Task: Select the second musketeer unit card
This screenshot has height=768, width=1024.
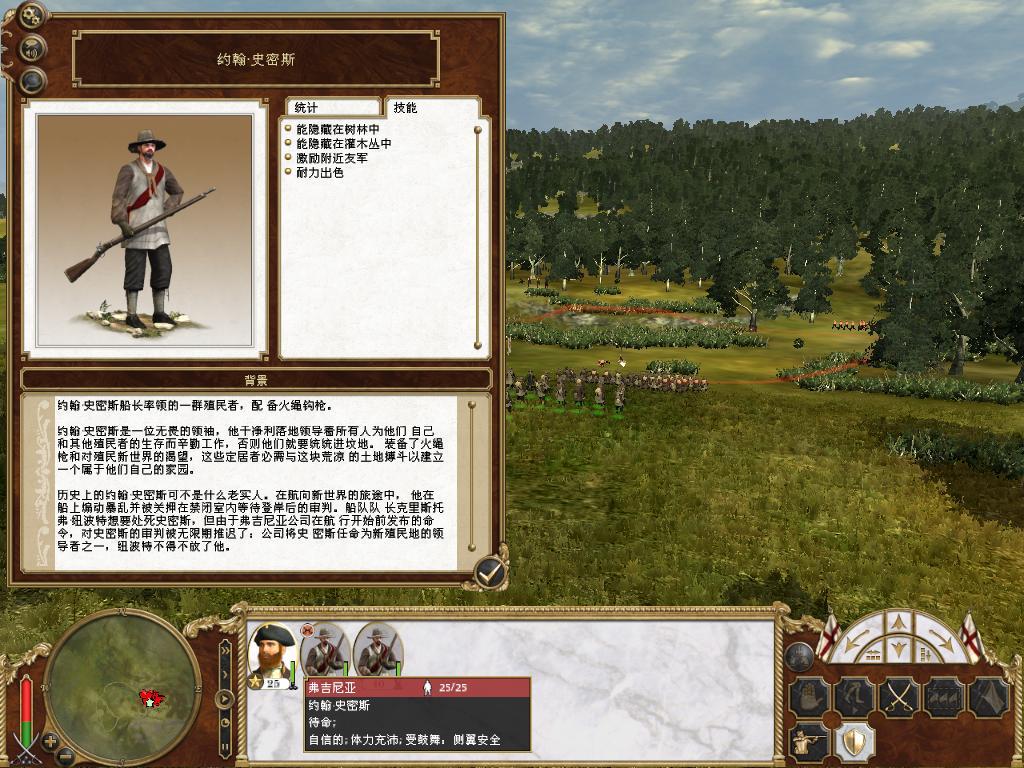Action: [324, 652]
